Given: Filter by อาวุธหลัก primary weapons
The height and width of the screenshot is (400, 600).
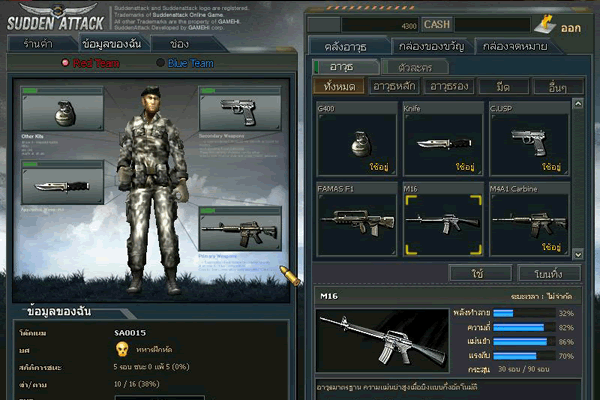Looking at the screenshot, I should coord(392,88).
